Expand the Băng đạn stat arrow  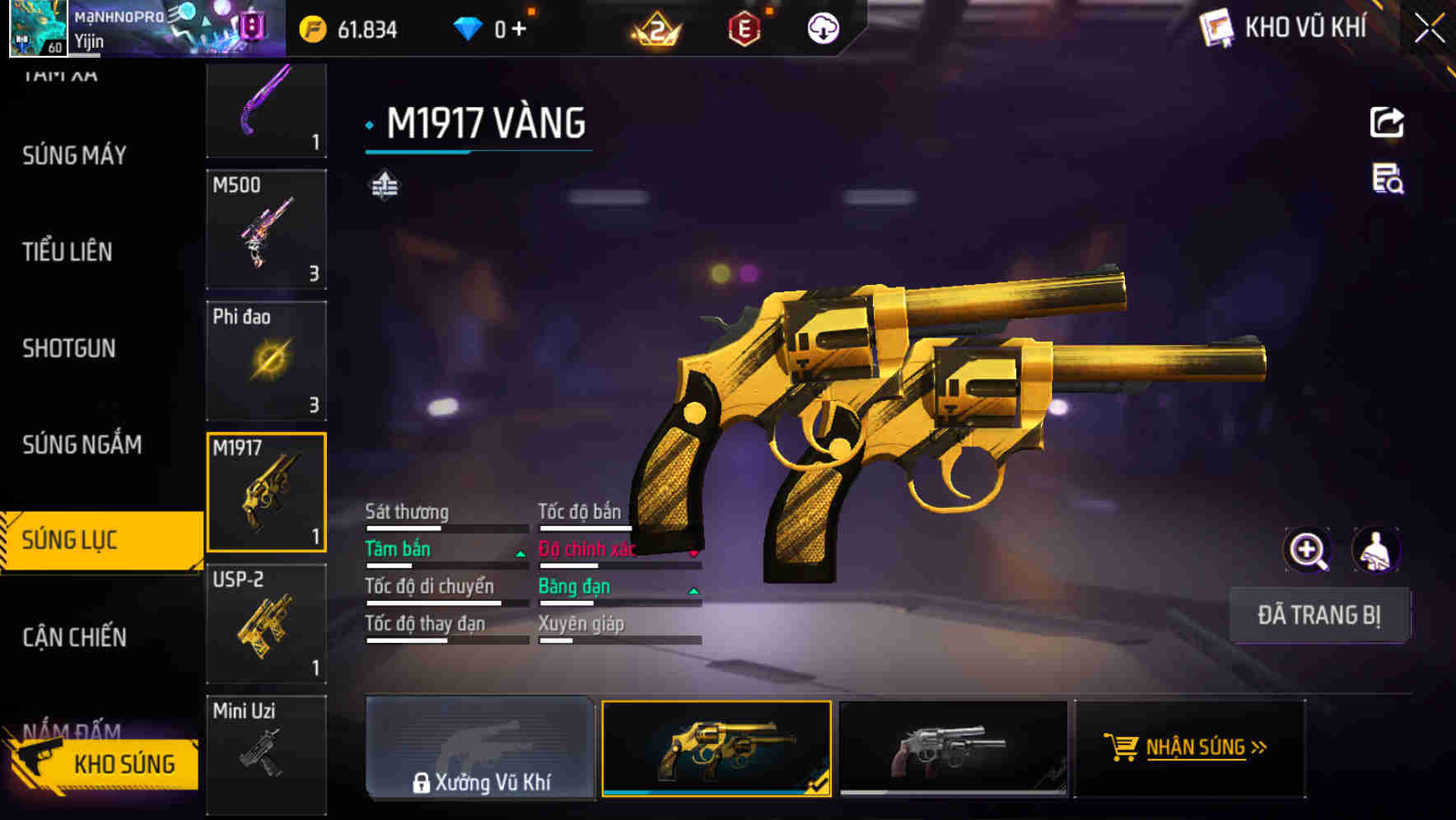[694, 591]
